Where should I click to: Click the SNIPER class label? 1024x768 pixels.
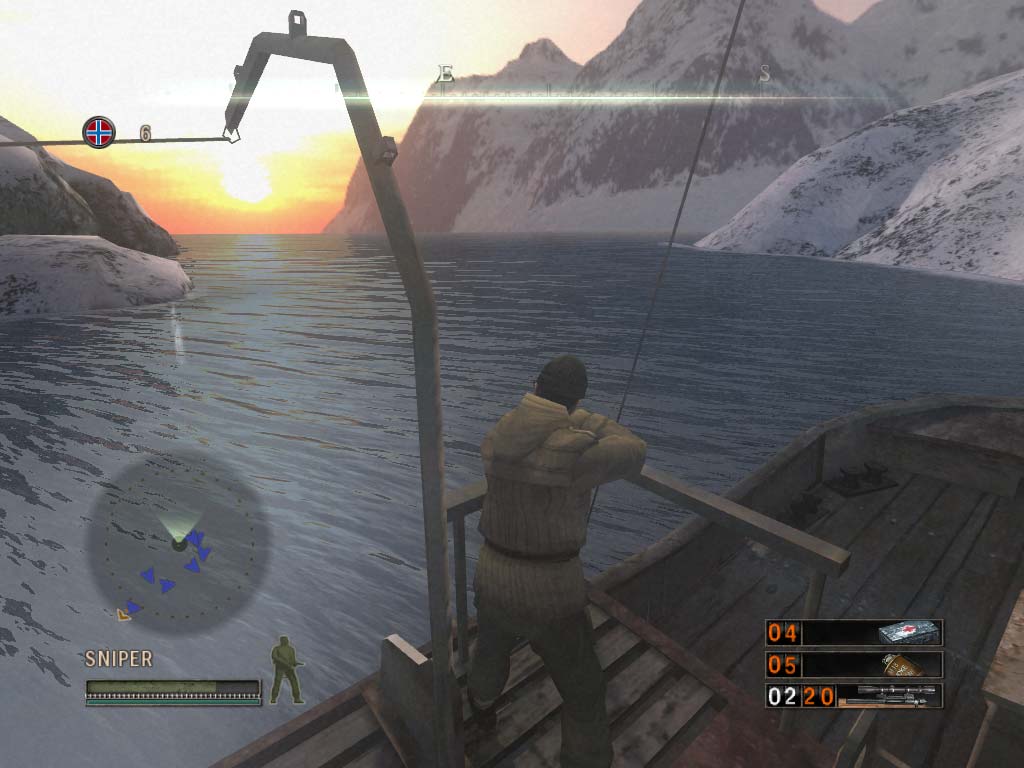click(x=119, y=659)
